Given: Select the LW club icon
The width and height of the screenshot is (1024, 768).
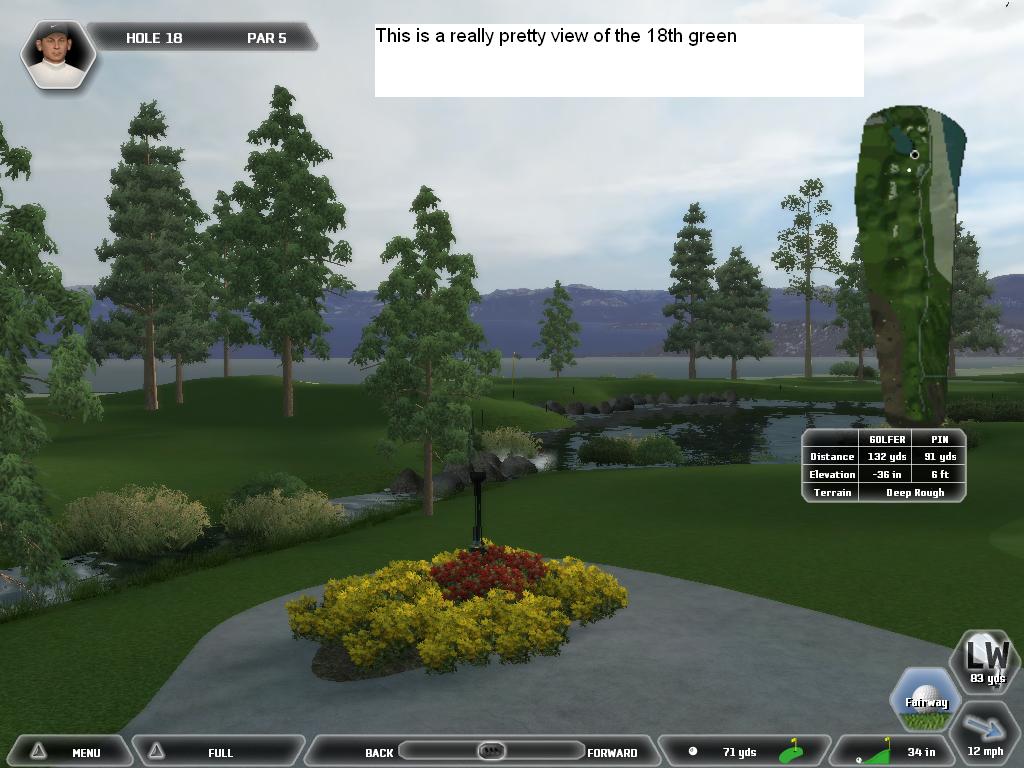Looking at the screenshot, I should 985,662.
